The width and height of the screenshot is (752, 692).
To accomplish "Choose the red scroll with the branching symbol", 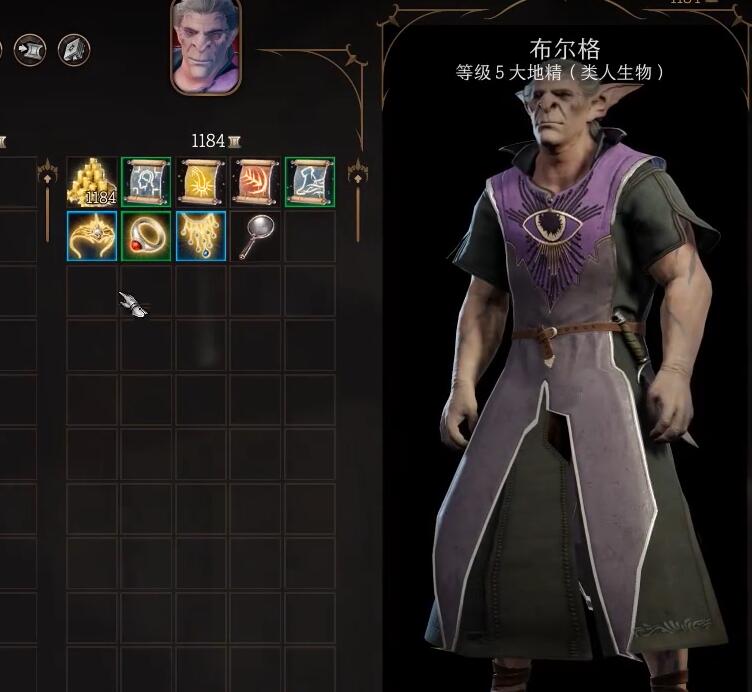I will tap(255, 182).
